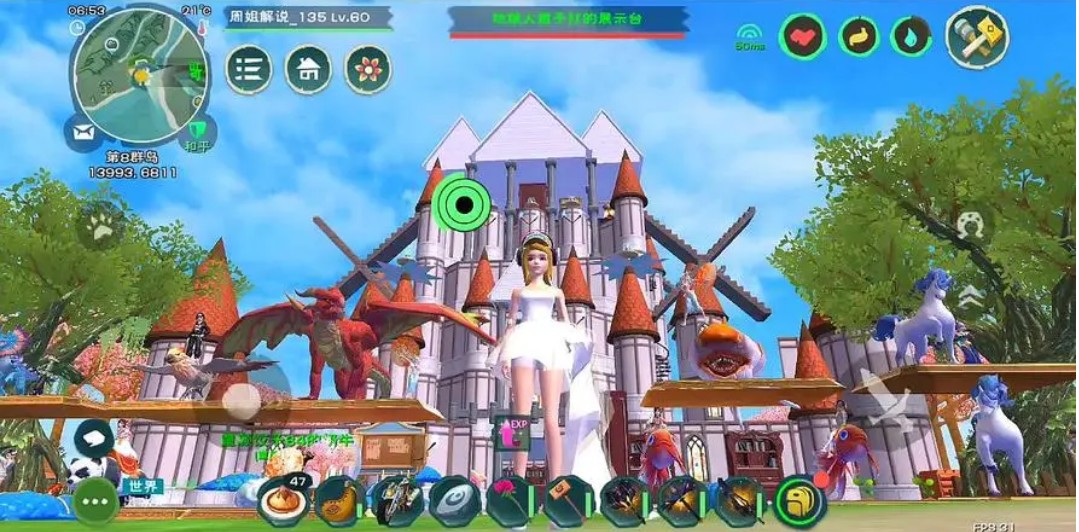Tap the paw print pet button
The width and height of the screenshot is (1079, 532).
pyautogui.click(x=101, y=229)
